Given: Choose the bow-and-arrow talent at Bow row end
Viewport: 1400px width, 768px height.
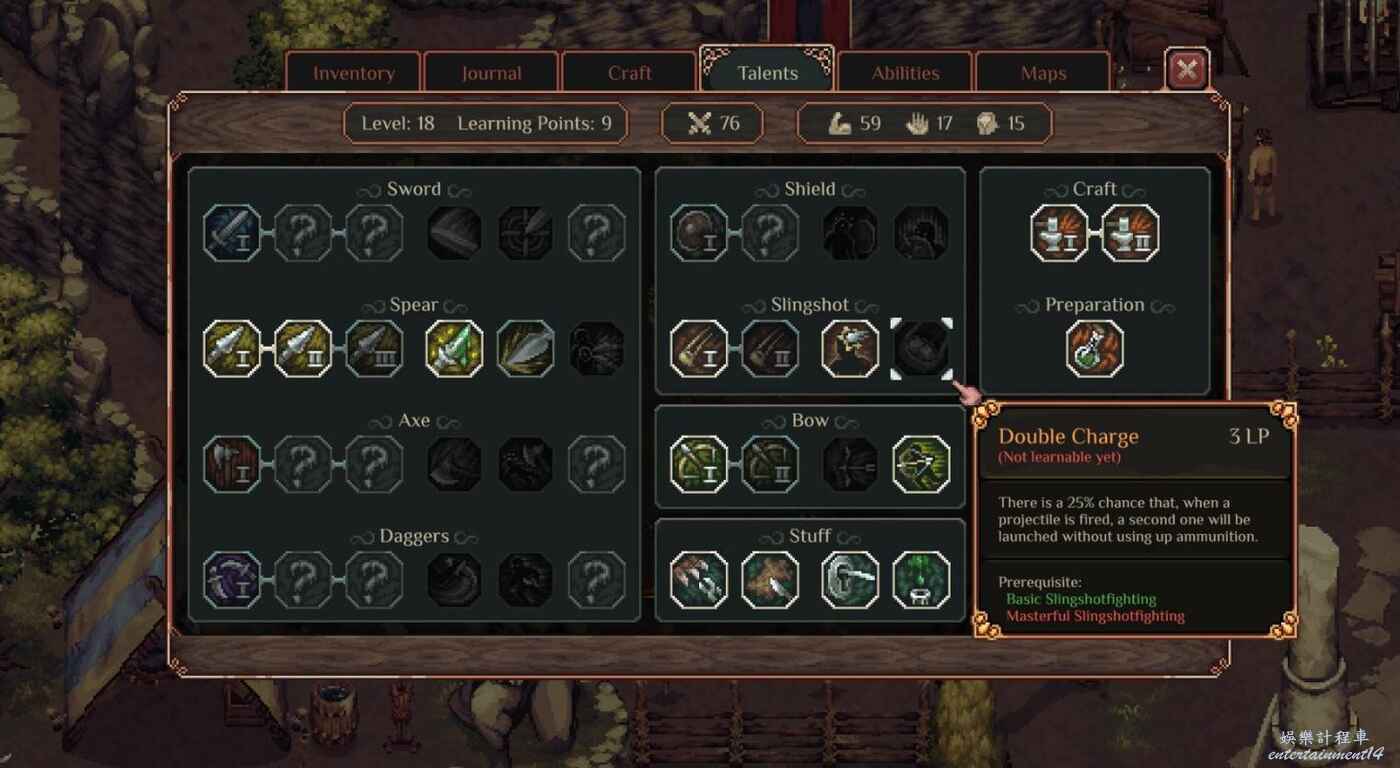Looking at the screenshot, I should point(921,464).
